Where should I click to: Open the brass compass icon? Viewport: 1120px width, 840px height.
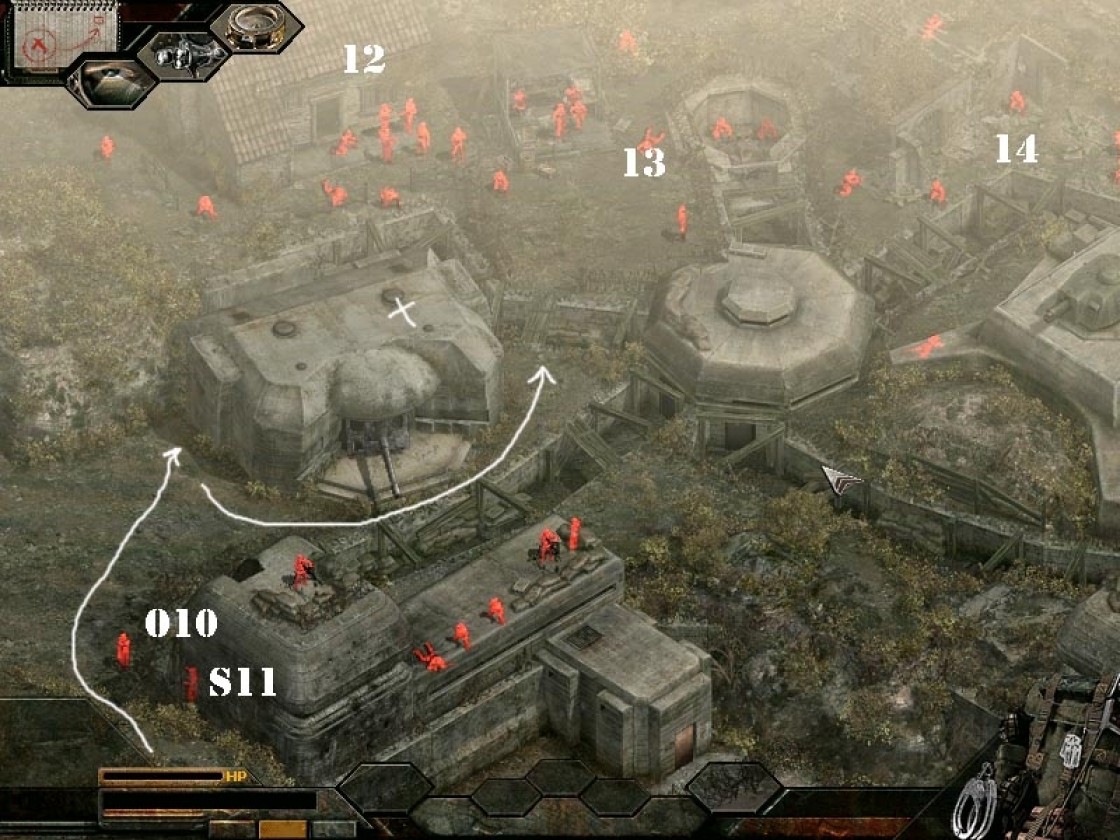(255, 28)
